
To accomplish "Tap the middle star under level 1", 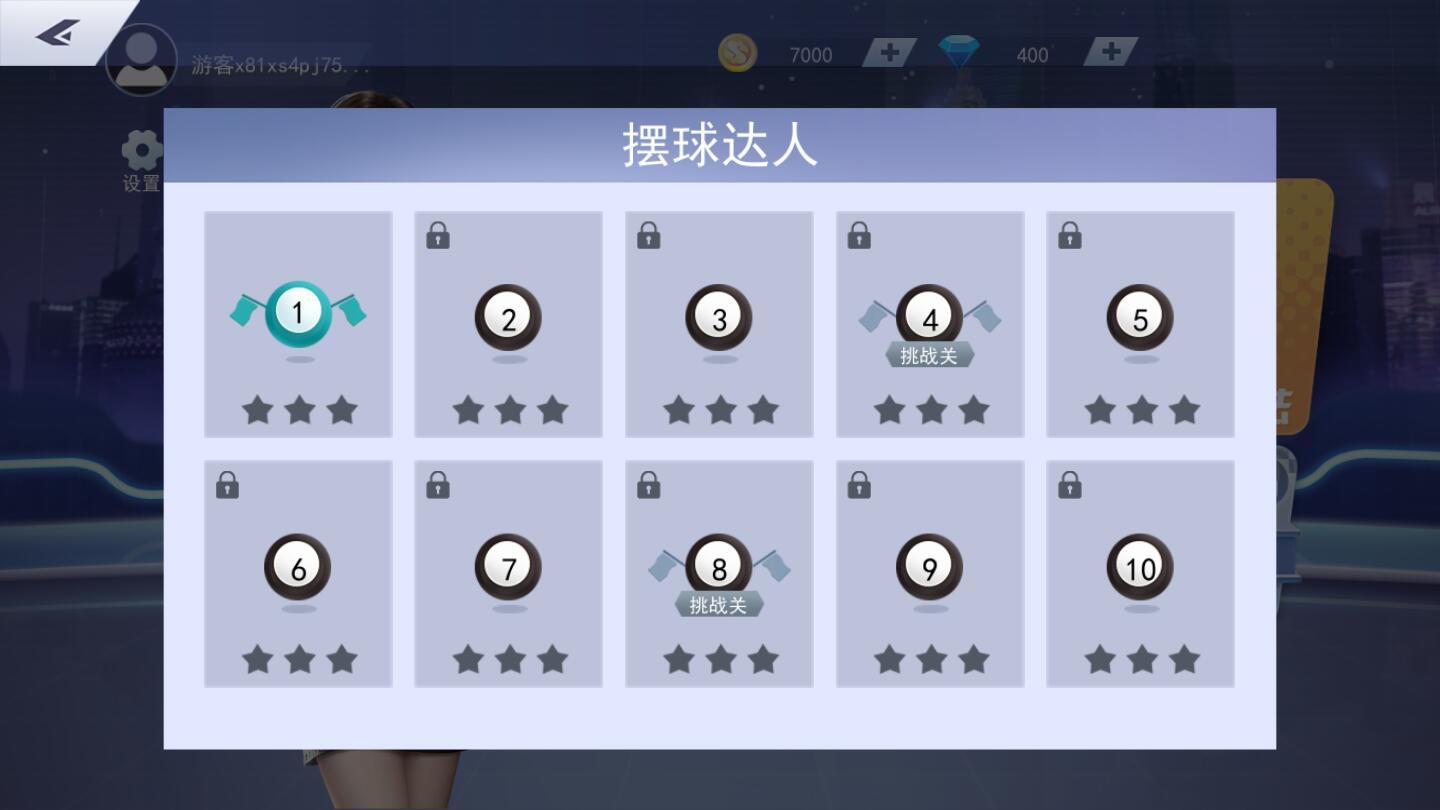I will [x=297, y=408].
